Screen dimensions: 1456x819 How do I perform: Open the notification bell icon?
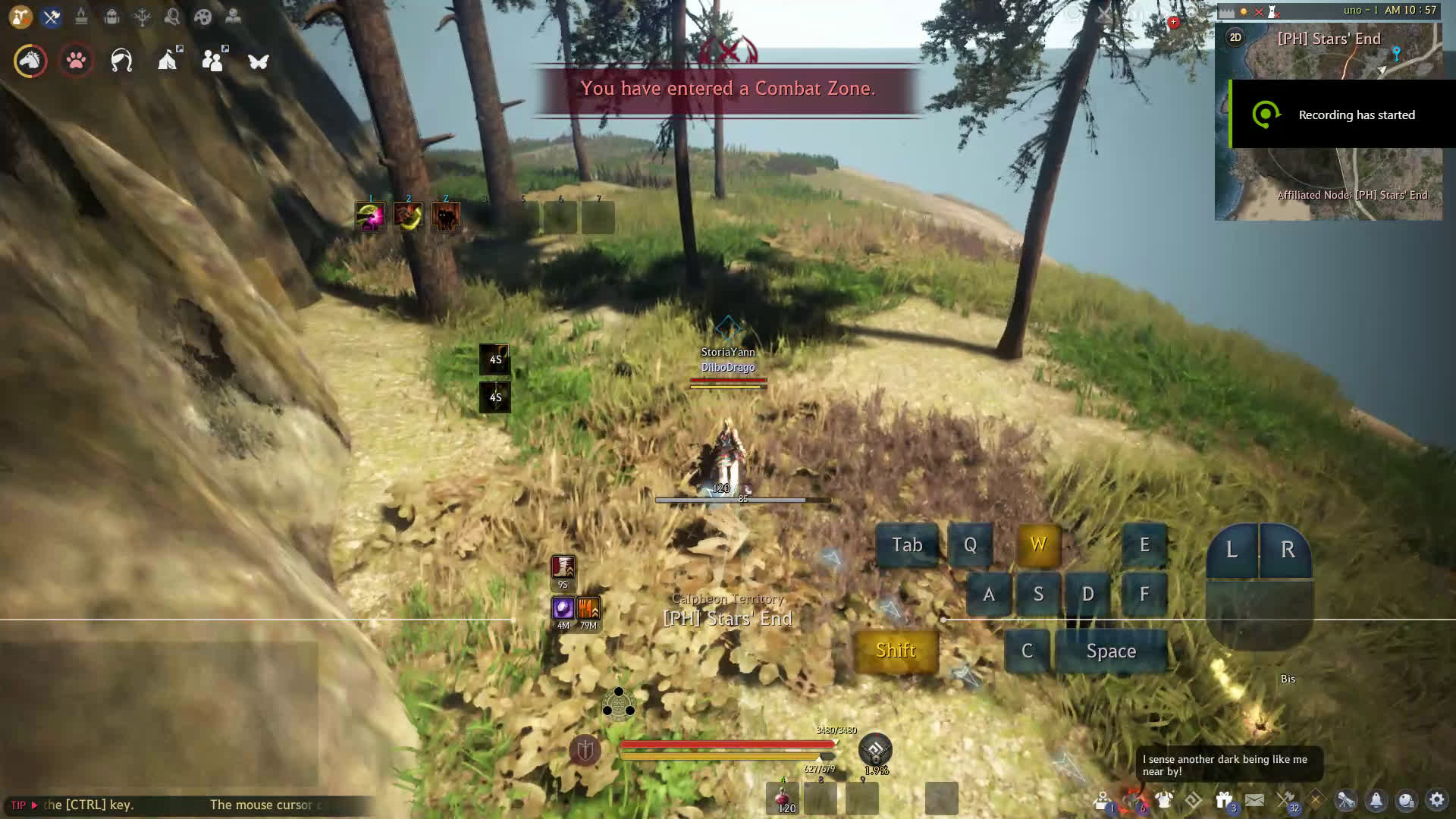[x=1376, y=799]
